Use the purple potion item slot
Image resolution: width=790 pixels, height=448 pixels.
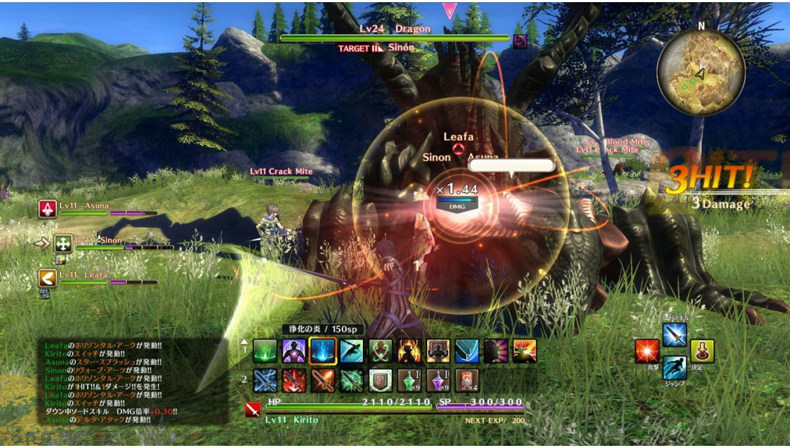[x=439, y=380]
